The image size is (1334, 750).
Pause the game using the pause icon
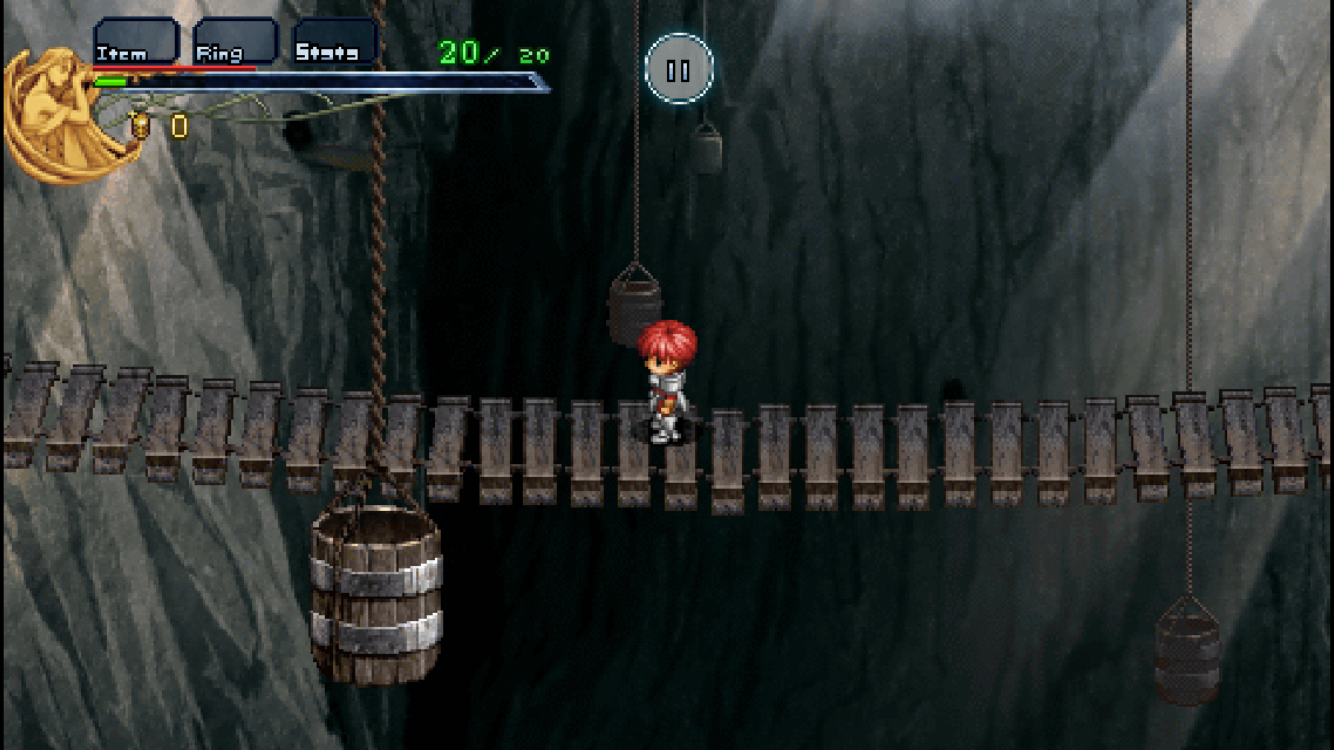[679, 68]
